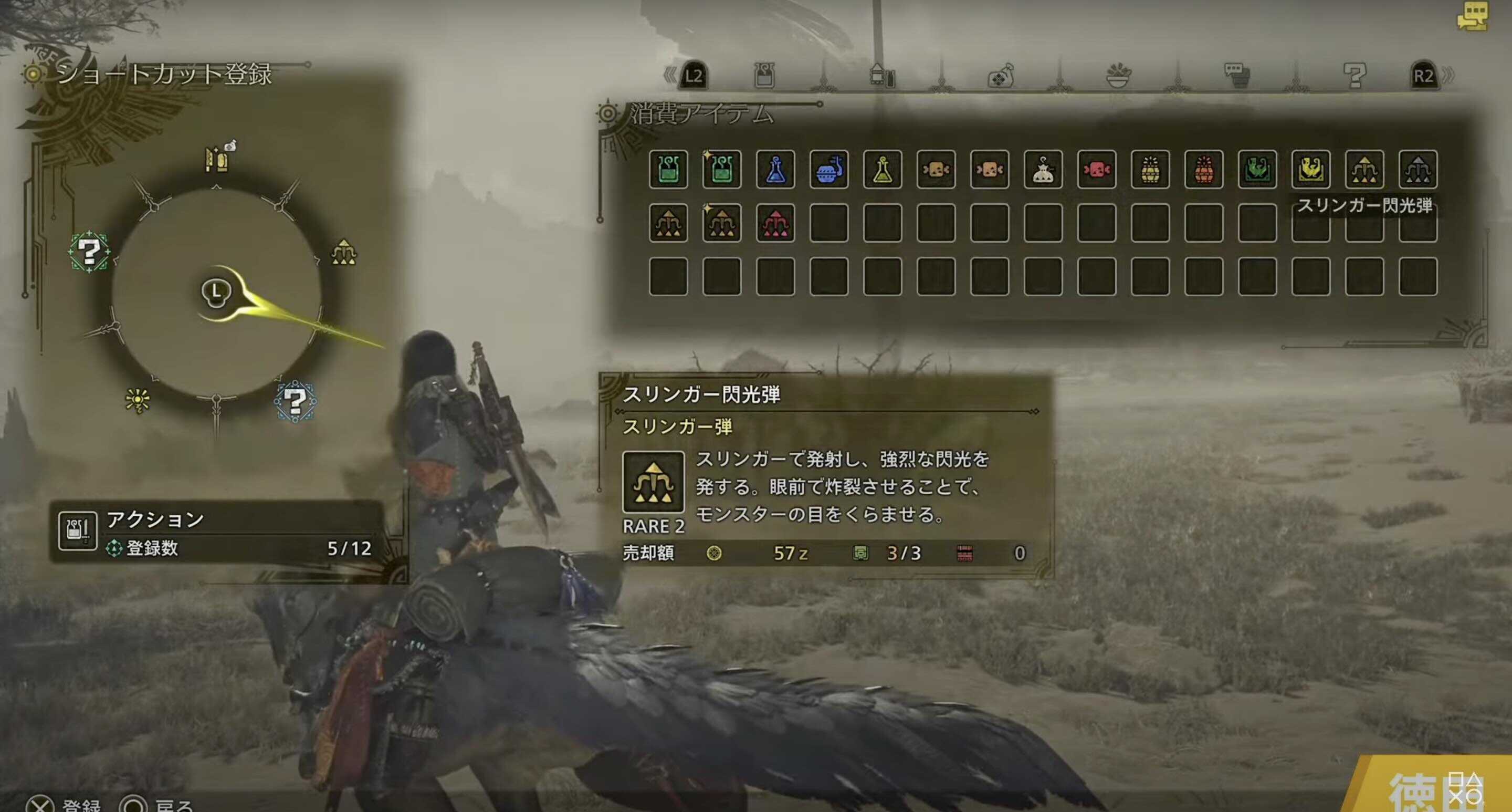Select the sparkling Mega Potion item
The image size is (1512, 812).
pos(722,171)
